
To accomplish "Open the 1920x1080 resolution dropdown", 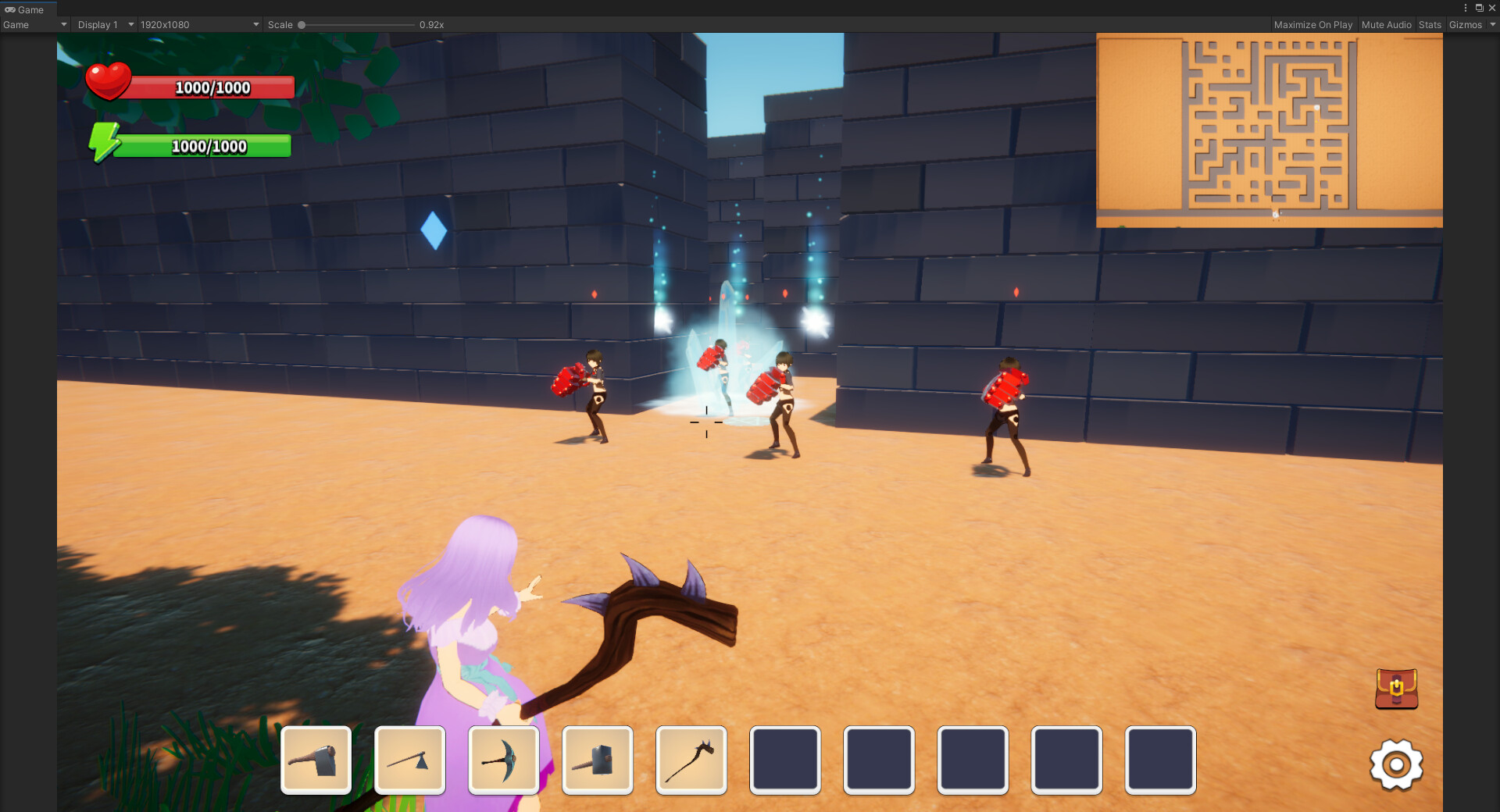I will tap(198, 24).
